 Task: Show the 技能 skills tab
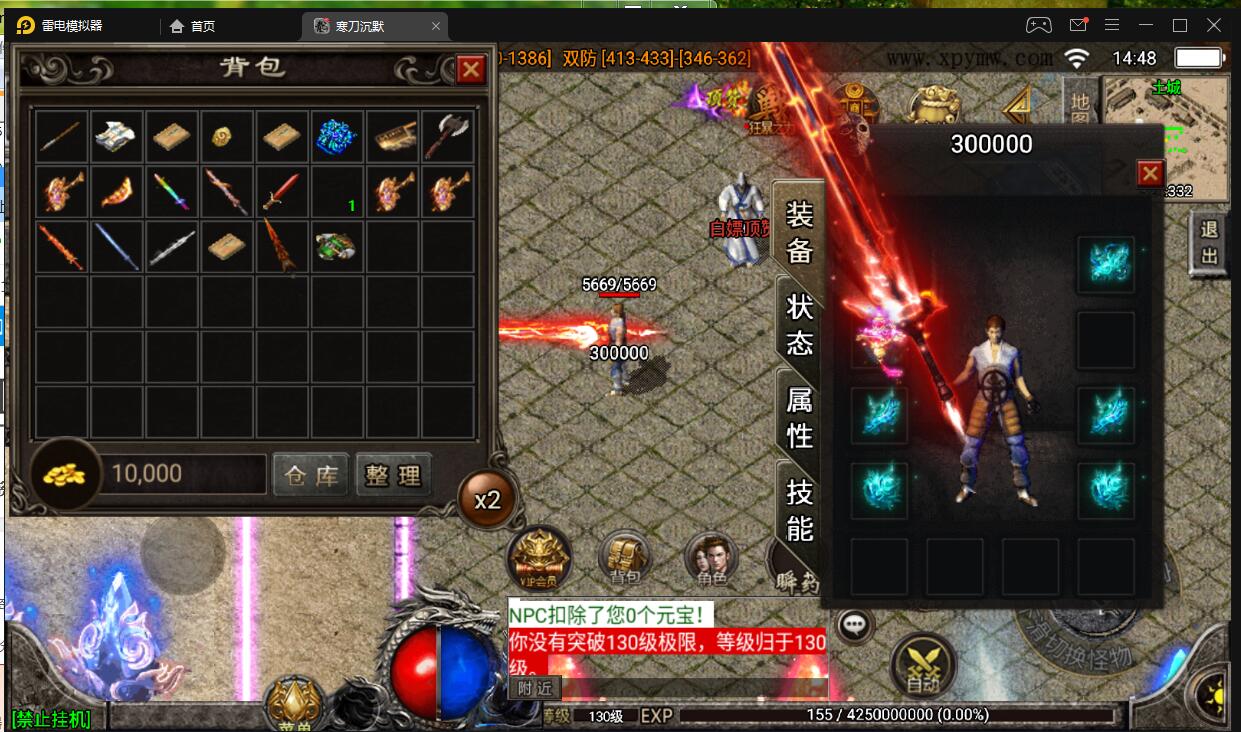pyautogui.click(x=799, y=510)
